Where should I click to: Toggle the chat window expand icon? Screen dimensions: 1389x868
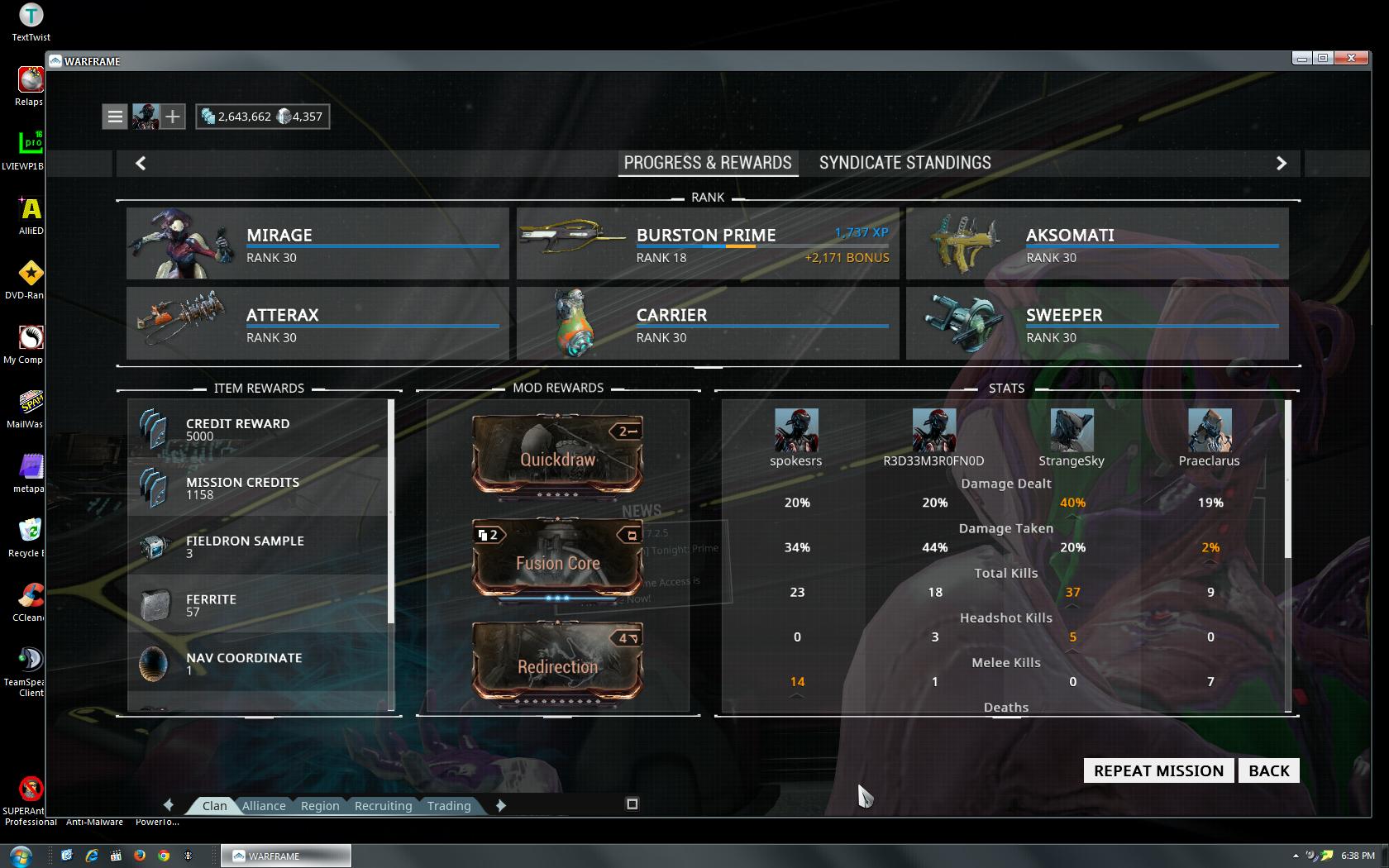point(632,804)
